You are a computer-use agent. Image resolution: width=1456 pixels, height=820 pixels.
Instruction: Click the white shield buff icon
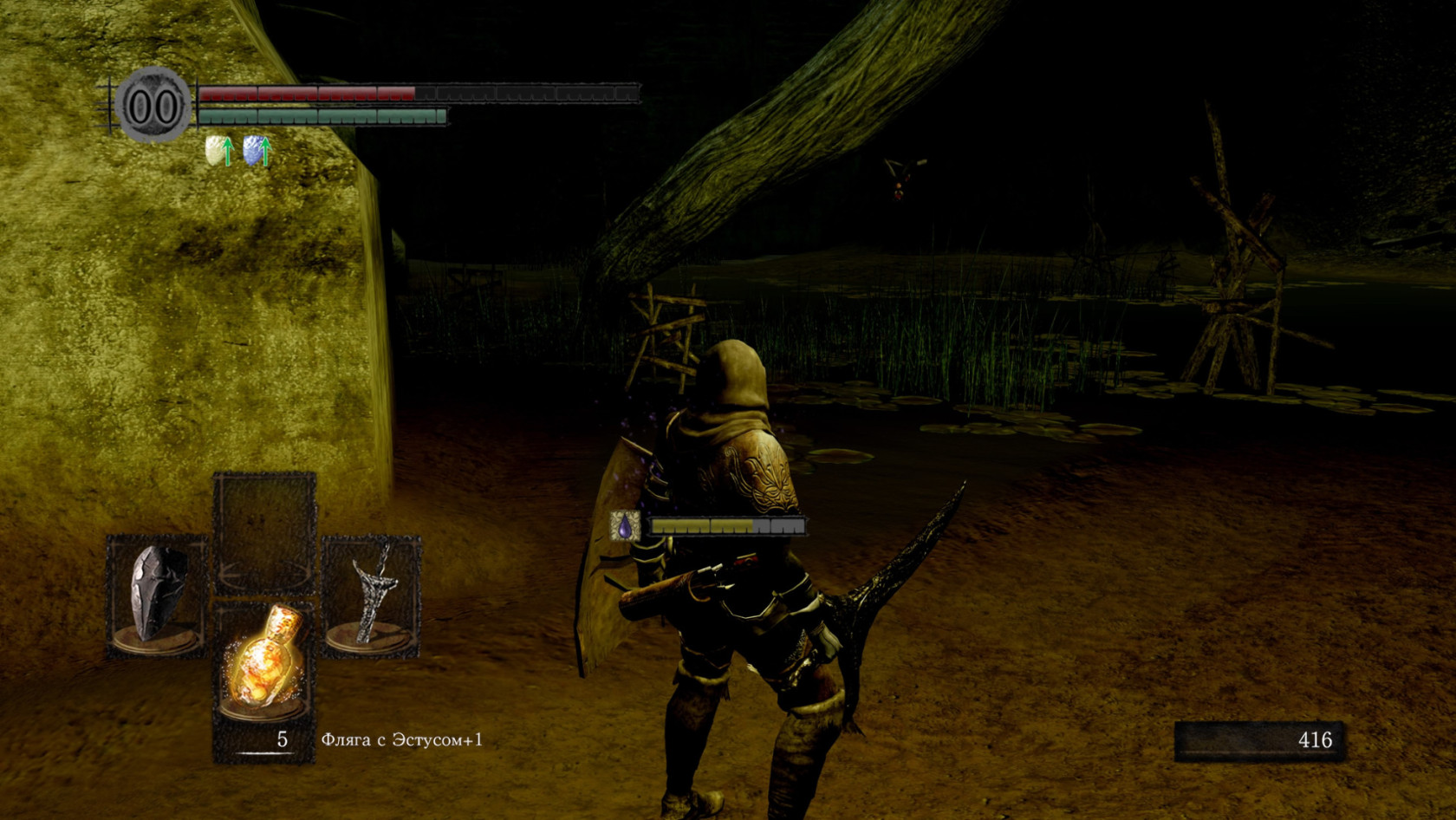[217, 151]
